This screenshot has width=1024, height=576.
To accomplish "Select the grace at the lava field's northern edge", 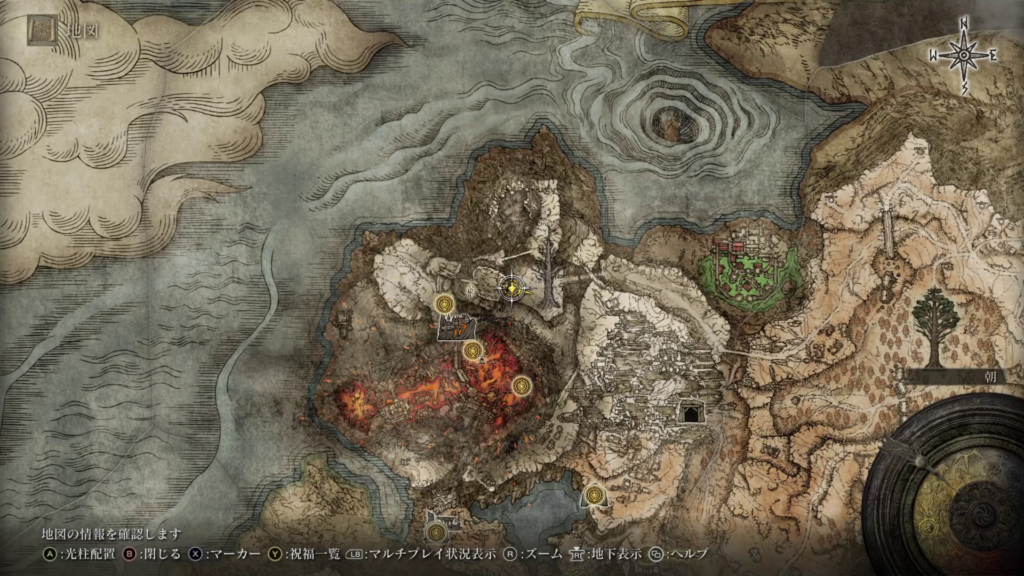I will coord(473,350).
